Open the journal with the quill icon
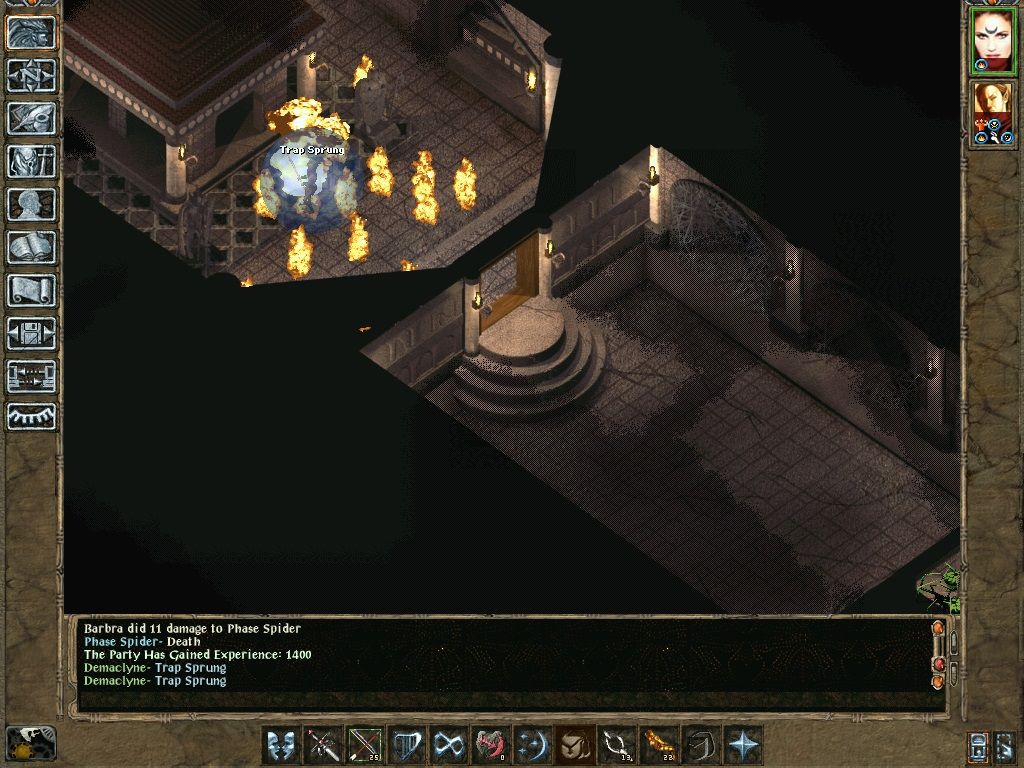 coord(31,118)
